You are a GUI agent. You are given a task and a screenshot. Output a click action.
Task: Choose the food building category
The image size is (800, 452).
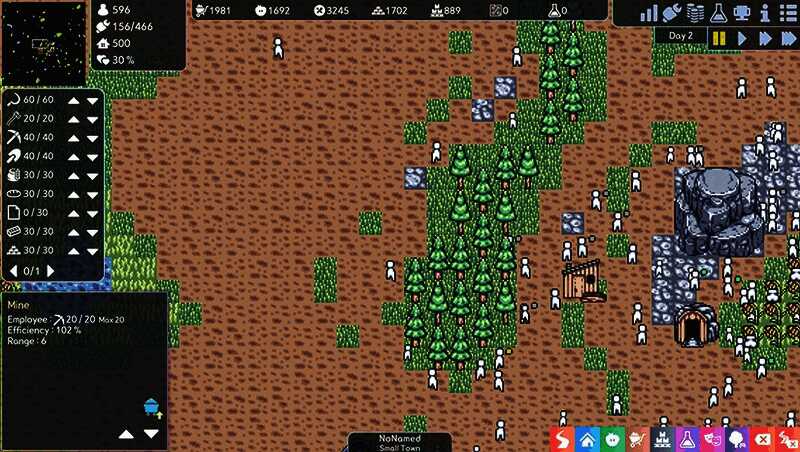pos(612,439)
